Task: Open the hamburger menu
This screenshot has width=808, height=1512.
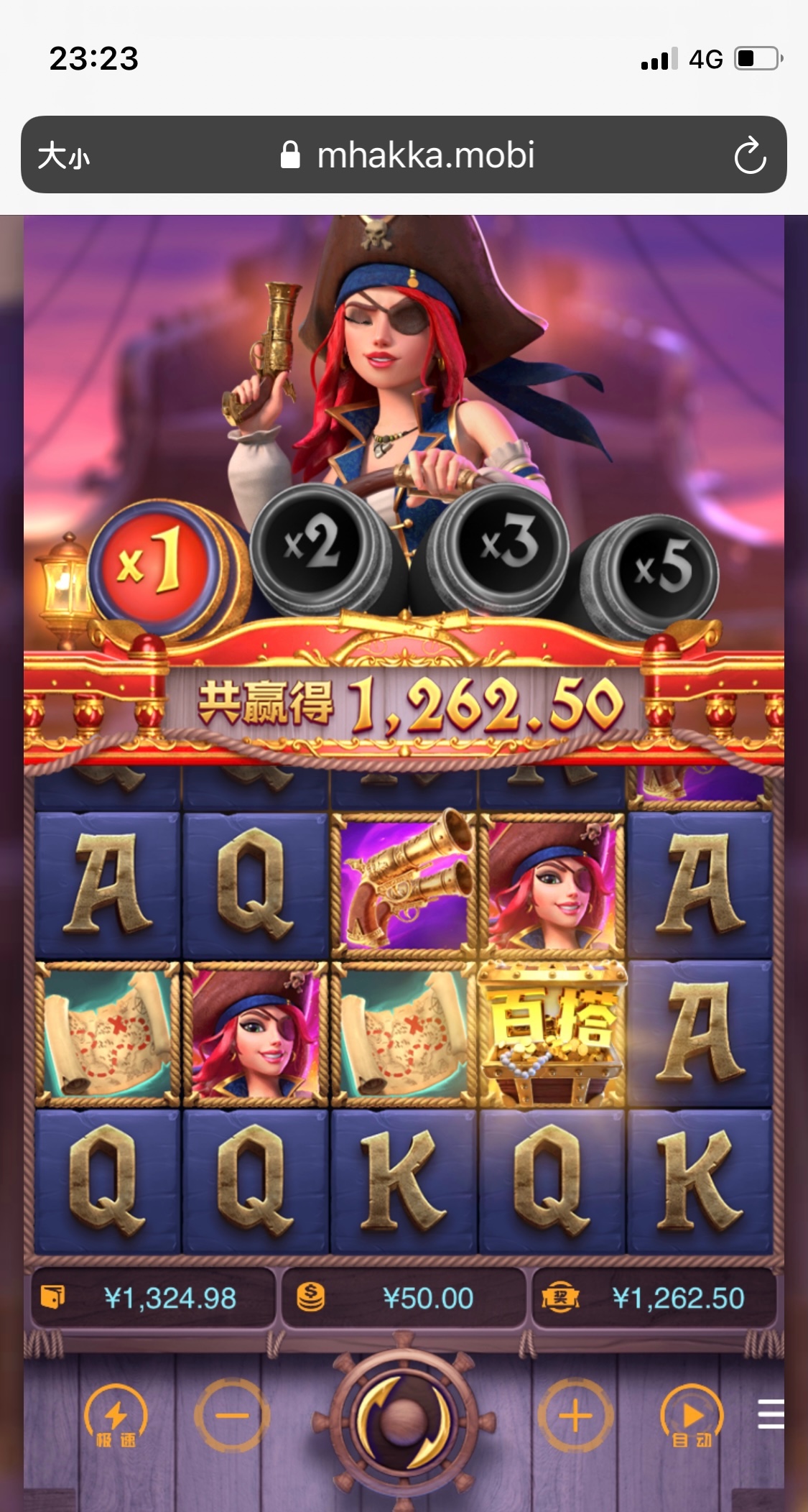Action: (771, 1414)
